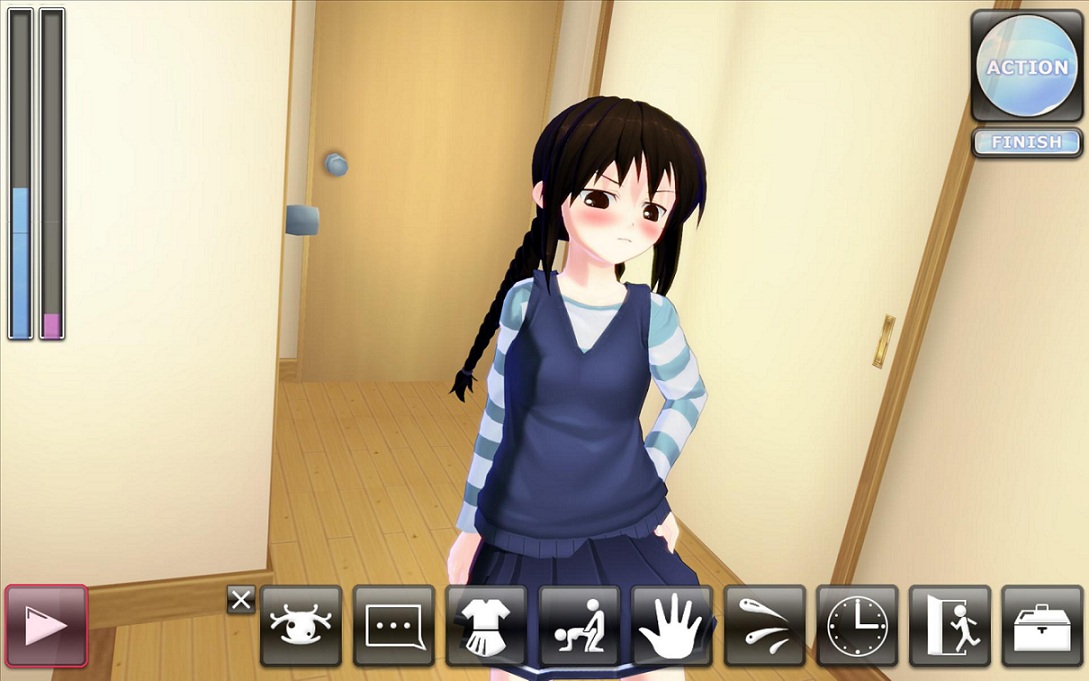Click the round ACTION button

tap(1027, 66)
